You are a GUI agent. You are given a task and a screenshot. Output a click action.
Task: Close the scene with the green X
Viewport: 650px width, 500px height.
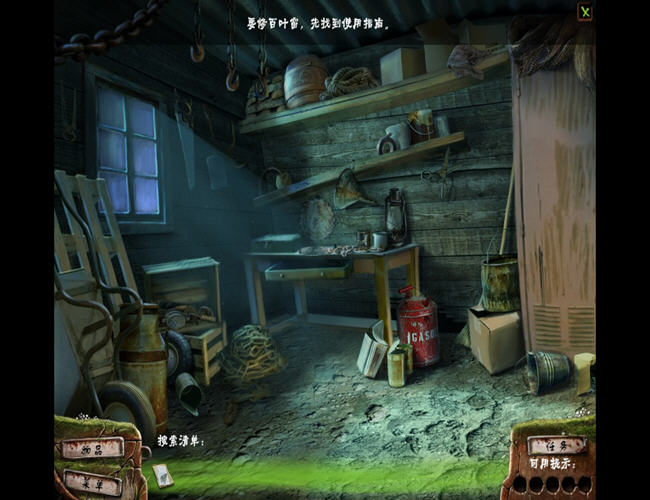pos(585,13)
